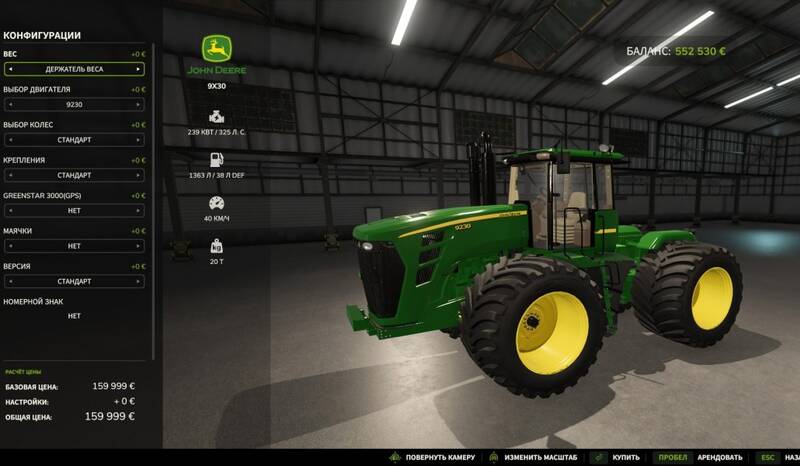Step the КРЕПЛЕНИЯ option back one value
The height and width of the screenshot is (466, 800).
pos(9,175)
